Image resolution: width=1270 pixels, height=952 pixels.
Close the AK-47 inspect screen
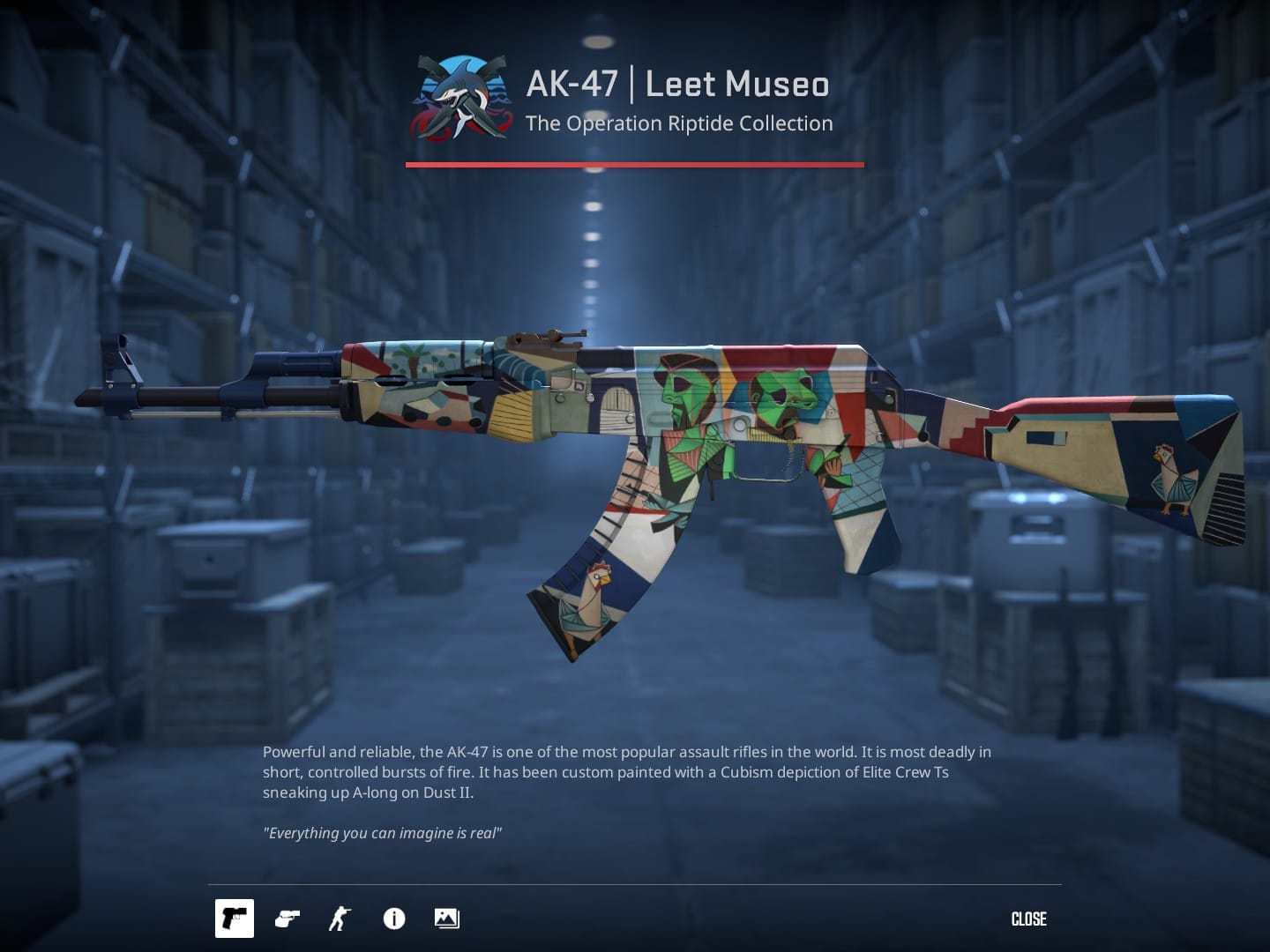pos(1028,919)
